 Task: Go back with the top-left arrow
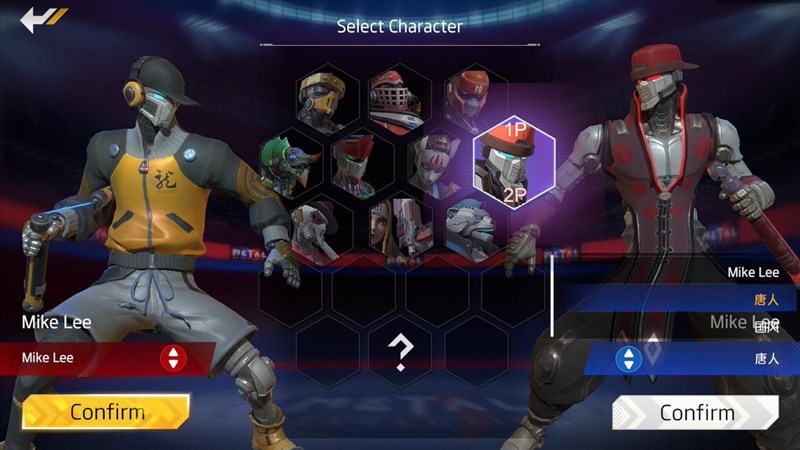43,18
